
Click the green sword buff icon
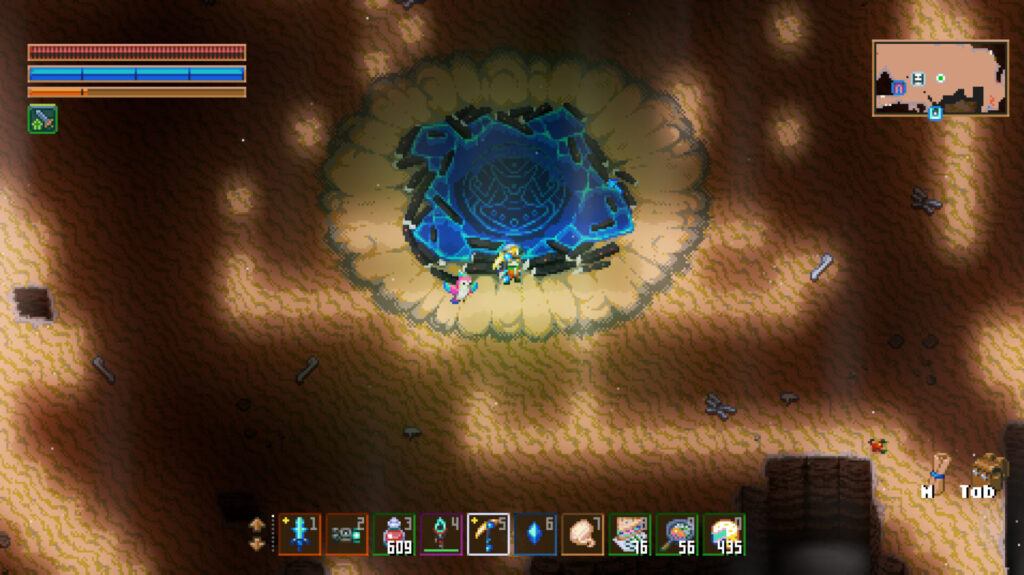tap(42, 119)
